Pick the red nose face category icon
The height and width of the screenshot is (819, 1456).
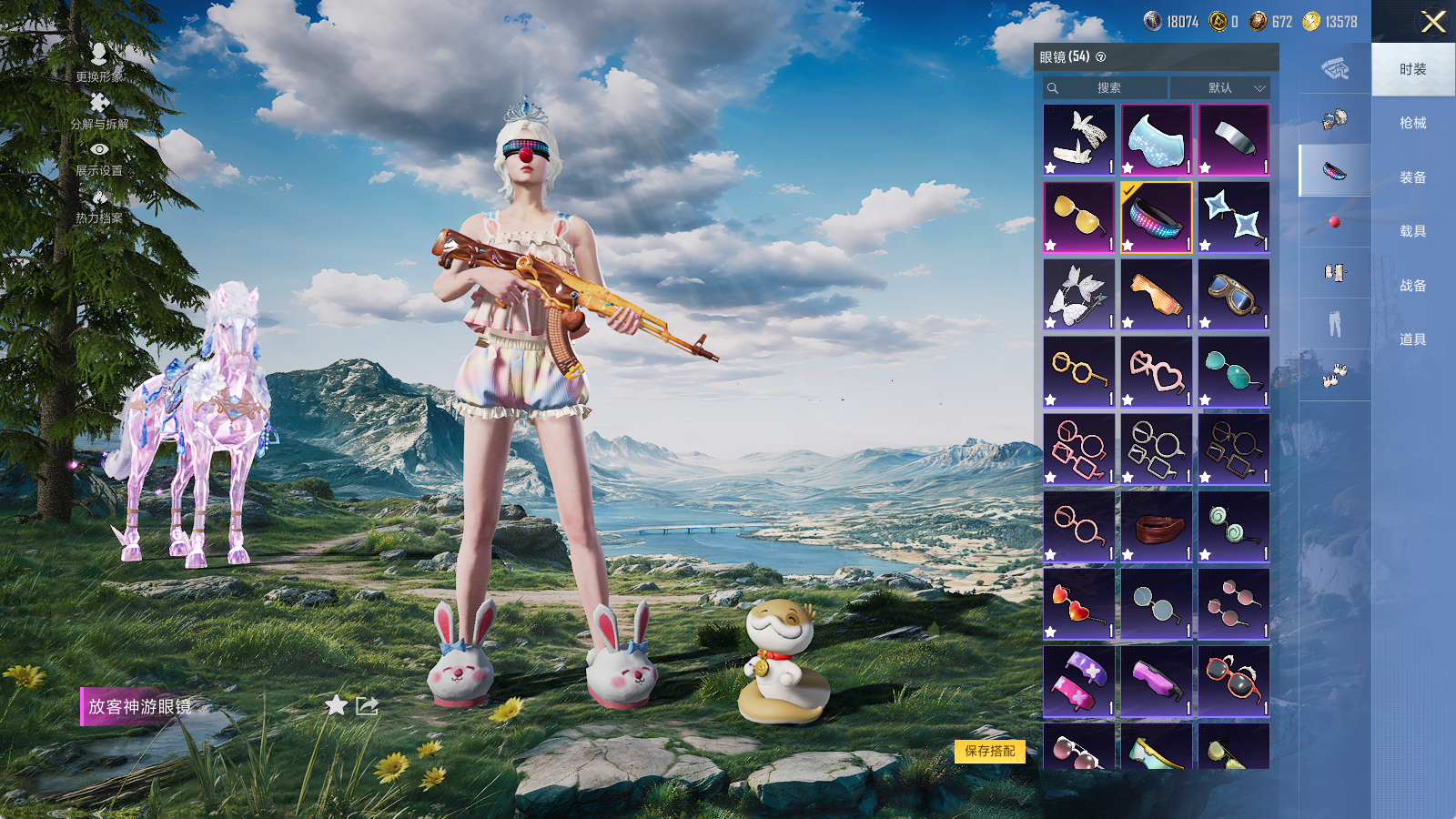click(x=1334, y=222)
